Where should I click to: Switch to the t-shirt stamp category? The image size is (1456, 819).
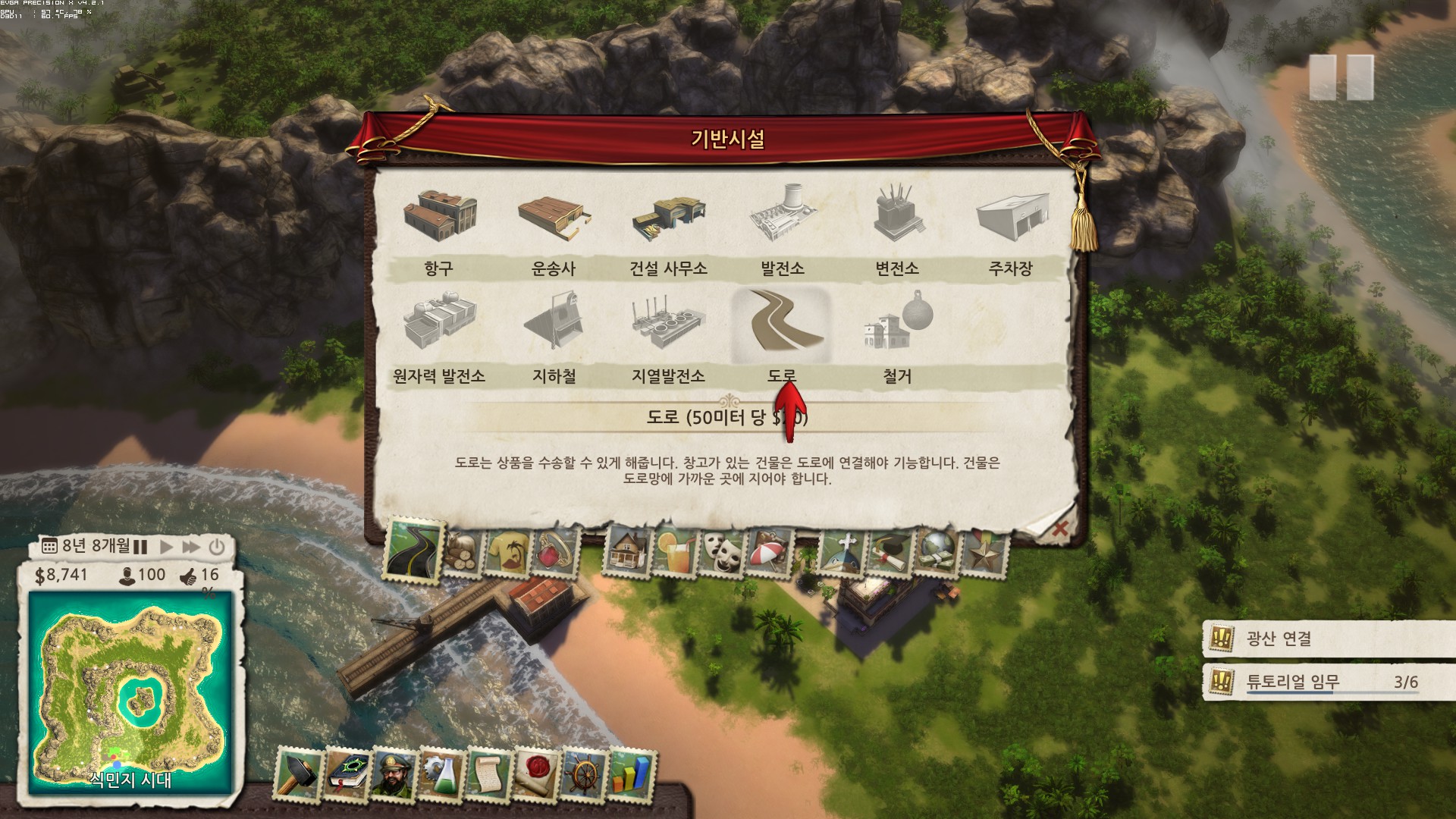(x=509, y=551)
